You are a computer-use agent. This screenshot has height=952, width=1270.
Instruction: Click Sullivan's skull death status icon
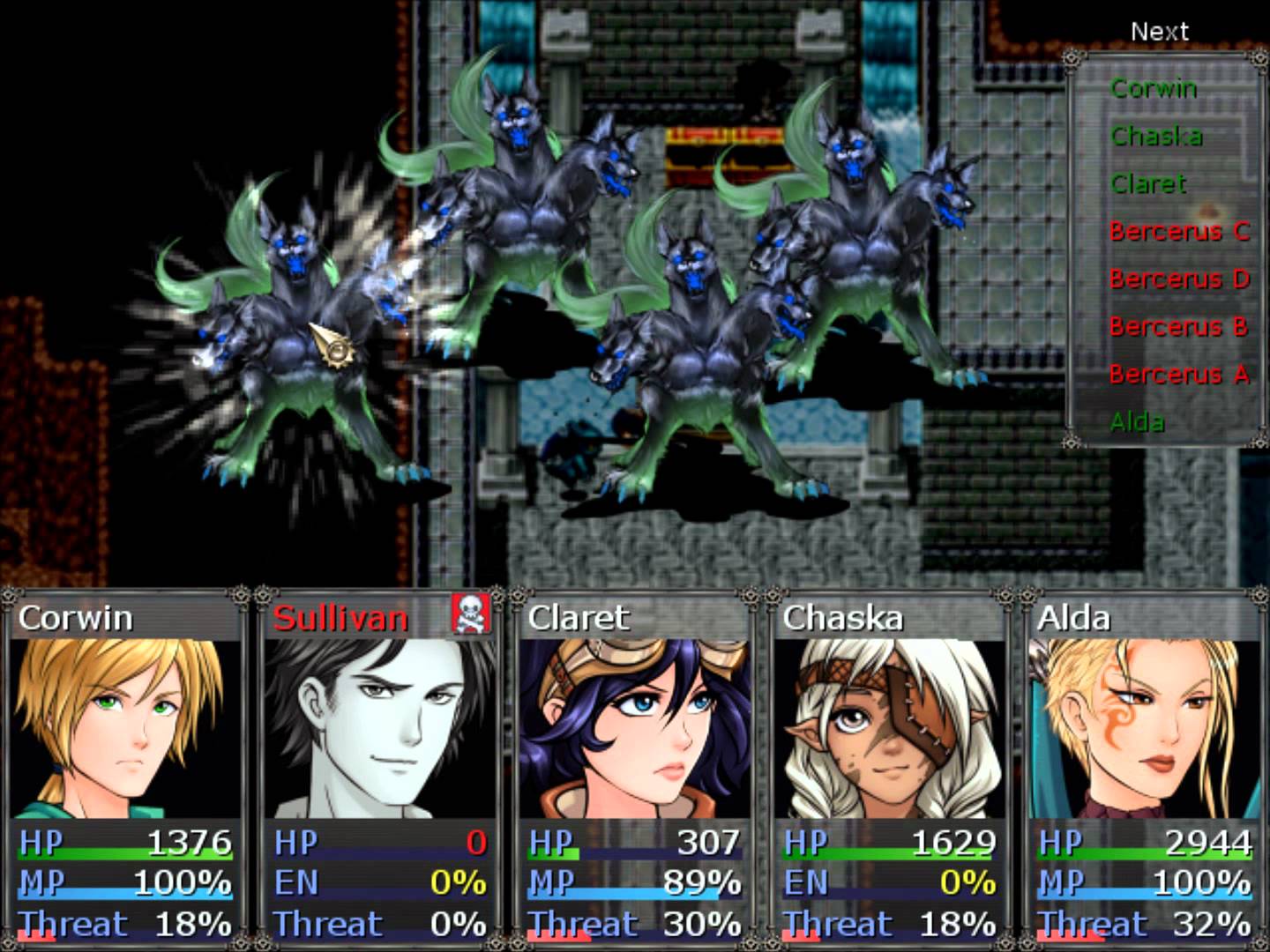471,614
